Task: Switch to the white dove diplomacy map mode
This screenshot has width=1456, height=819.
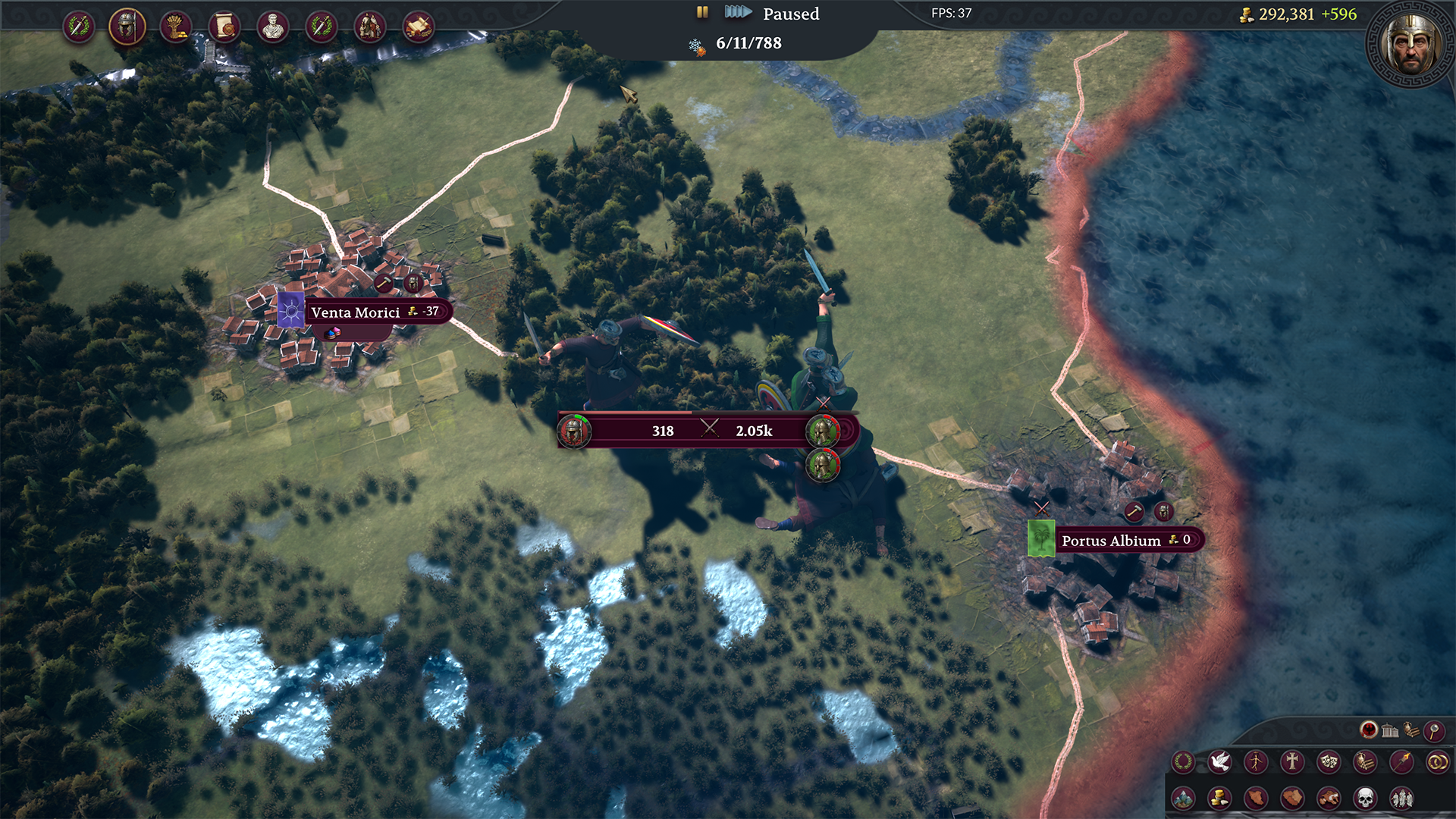Action: click(x=1219, y=761)
